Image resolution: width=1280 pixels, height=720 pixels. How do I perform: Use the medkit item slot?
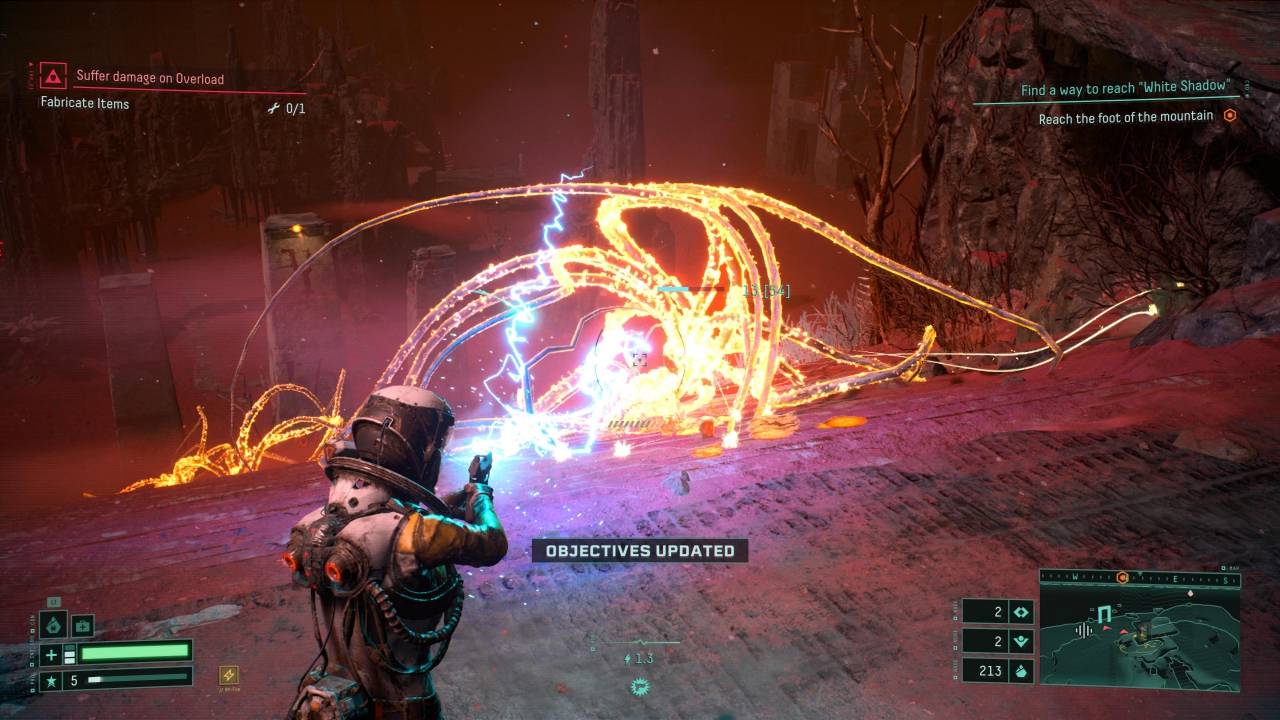click(x=83, y=626)
